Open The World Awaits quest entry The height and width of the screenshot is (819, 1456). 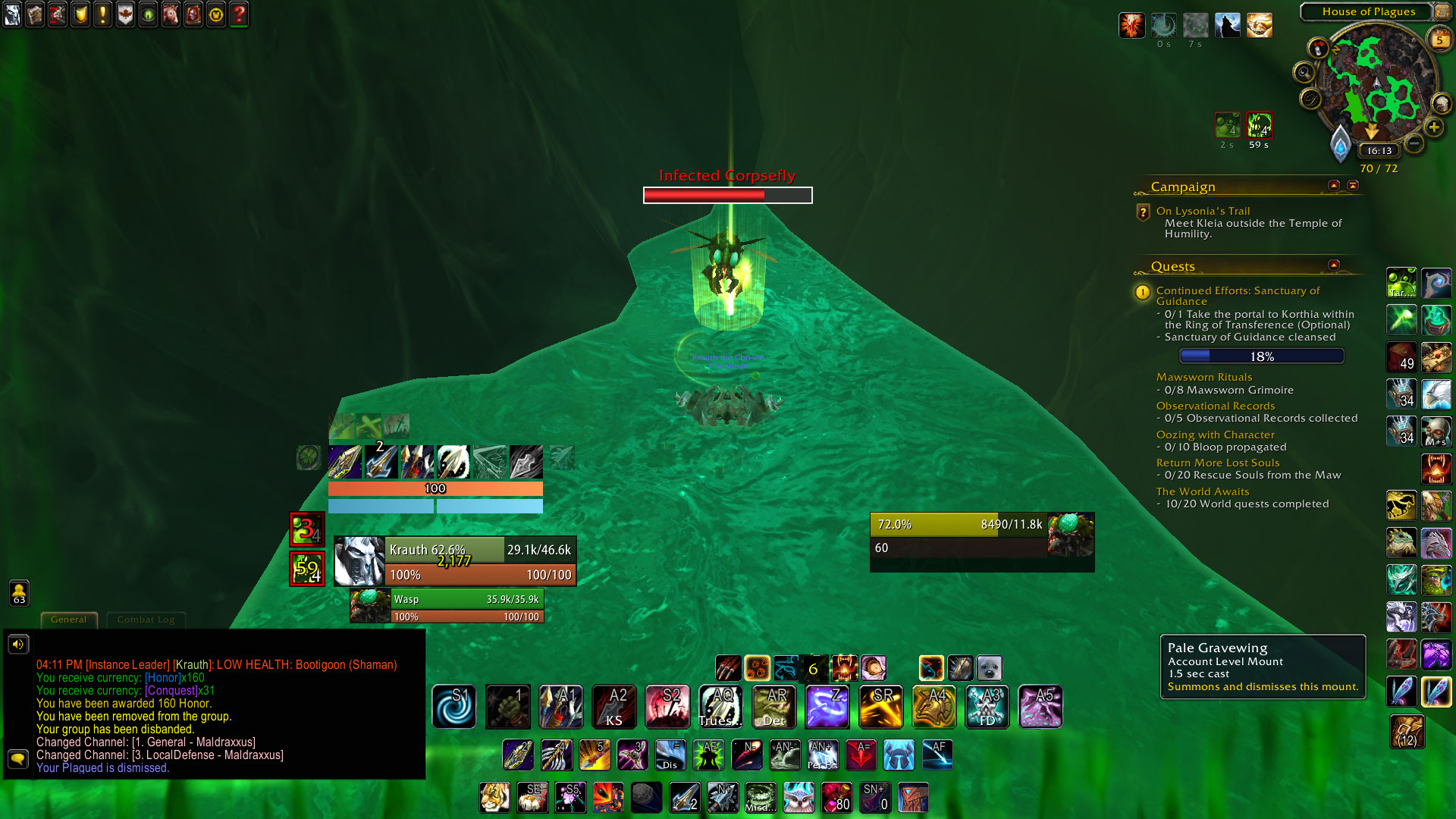pyautogui.click(x=1203, y=491)
